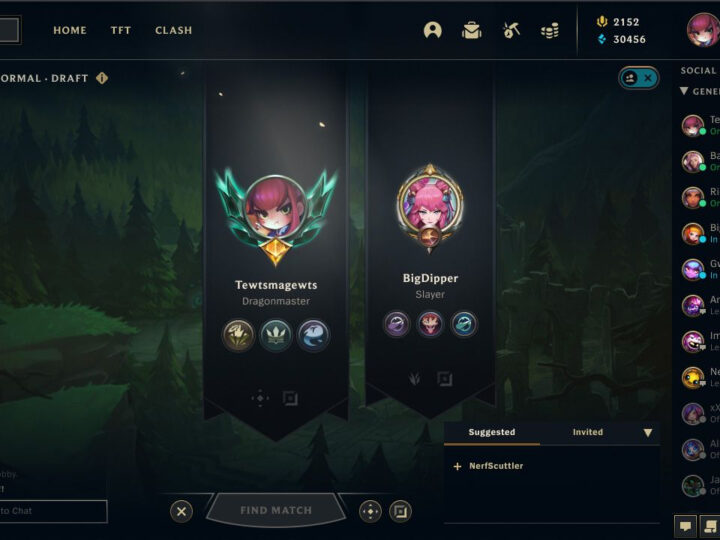This screenshot has height=540, width=720.
Task: Open the store coins icon
Action: 549,30
